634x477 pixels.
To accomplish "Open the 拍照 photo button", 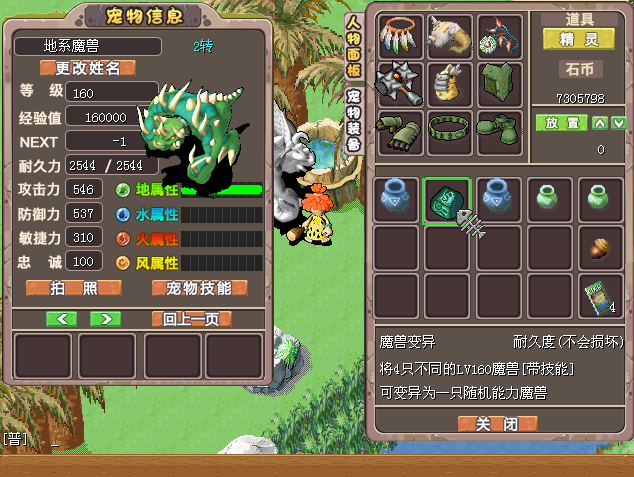I will [x=73, y=288].
